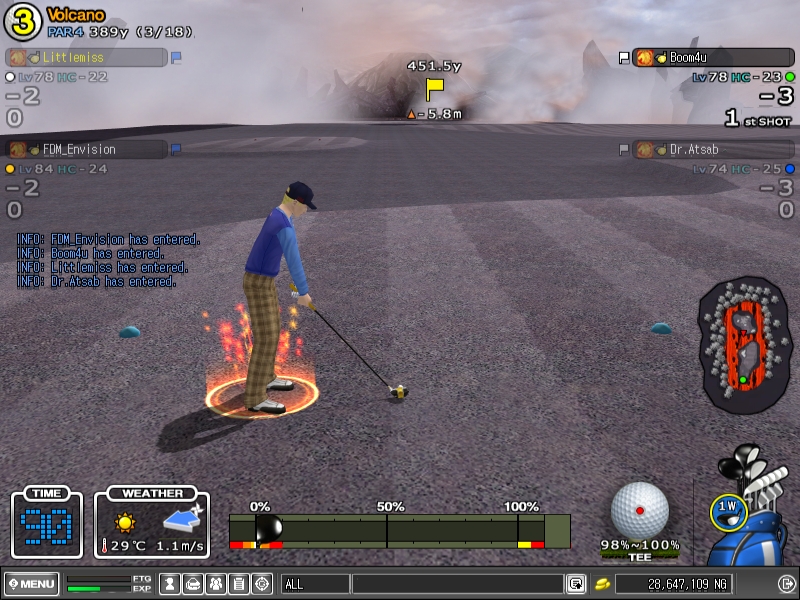
Task: Click the single-person profile icon
Action: click(x=170, y=584)
